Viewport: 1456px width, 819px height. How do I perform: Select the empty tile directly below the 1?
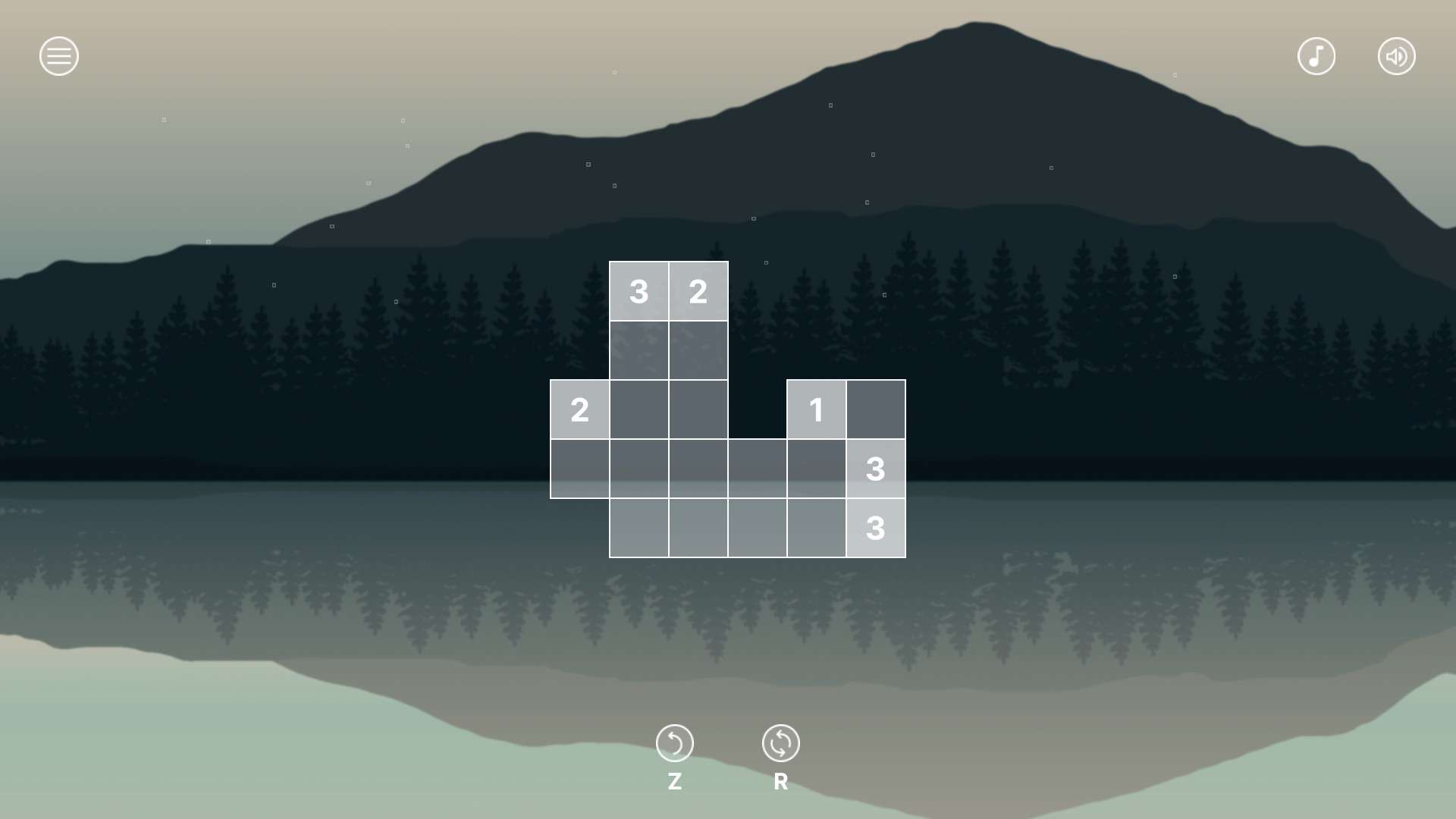[816, 469]
